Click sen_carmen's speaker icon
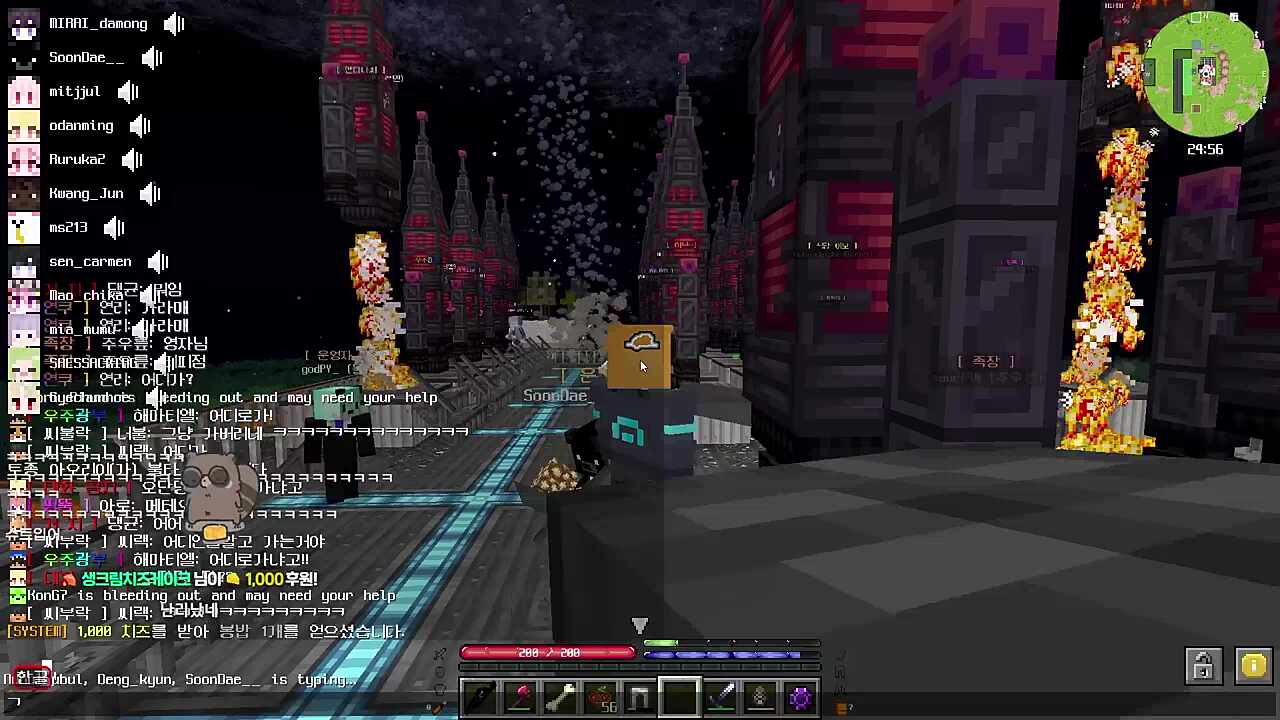1280x720 pixels. pos(158,261)
